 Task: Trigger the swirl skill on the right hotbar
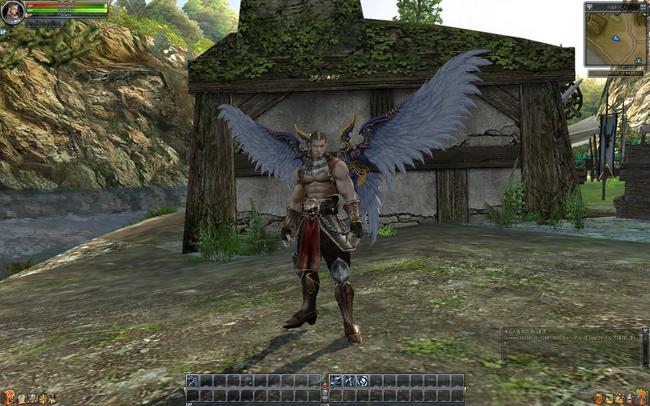[363, 381]
